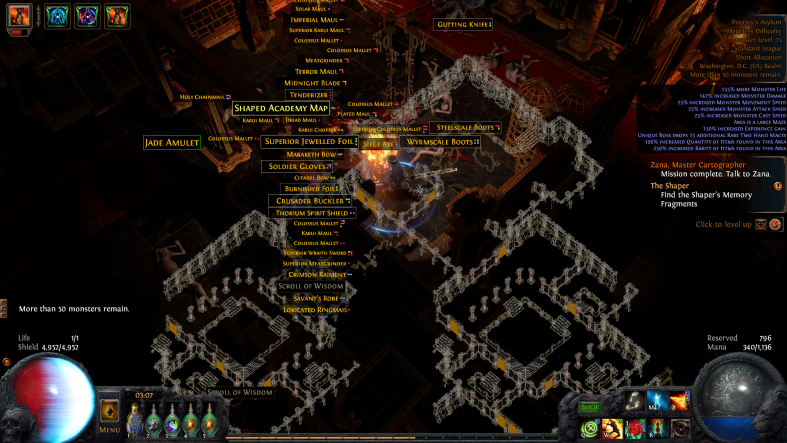Pick up the Soldier Gloves loot label
787x443 pixels.
pyautogui.click(x=295, y=166)
